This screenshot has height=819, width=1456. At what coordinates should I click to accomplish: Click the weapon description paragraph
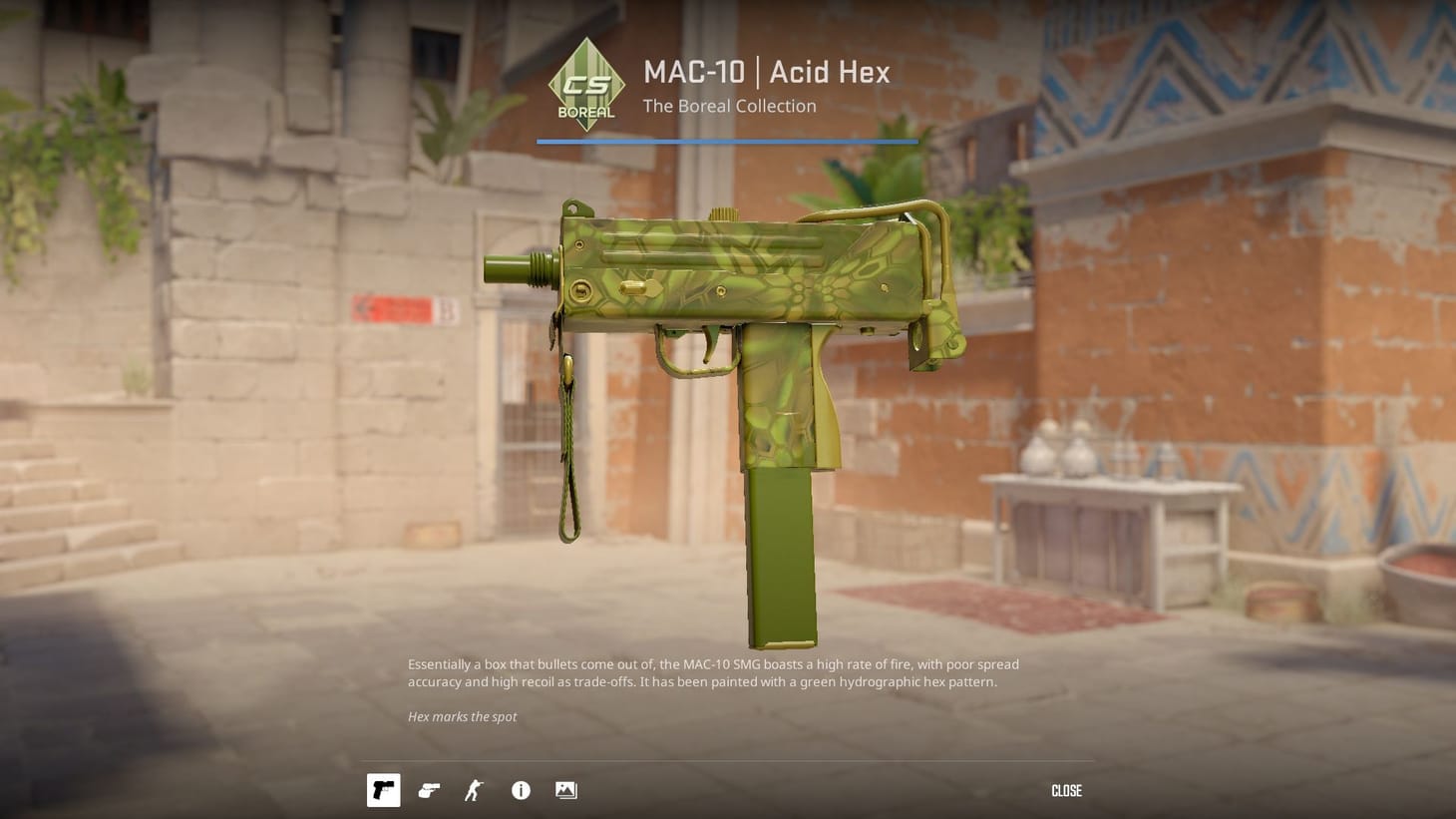pyautogui.click(x=713, y=672)
